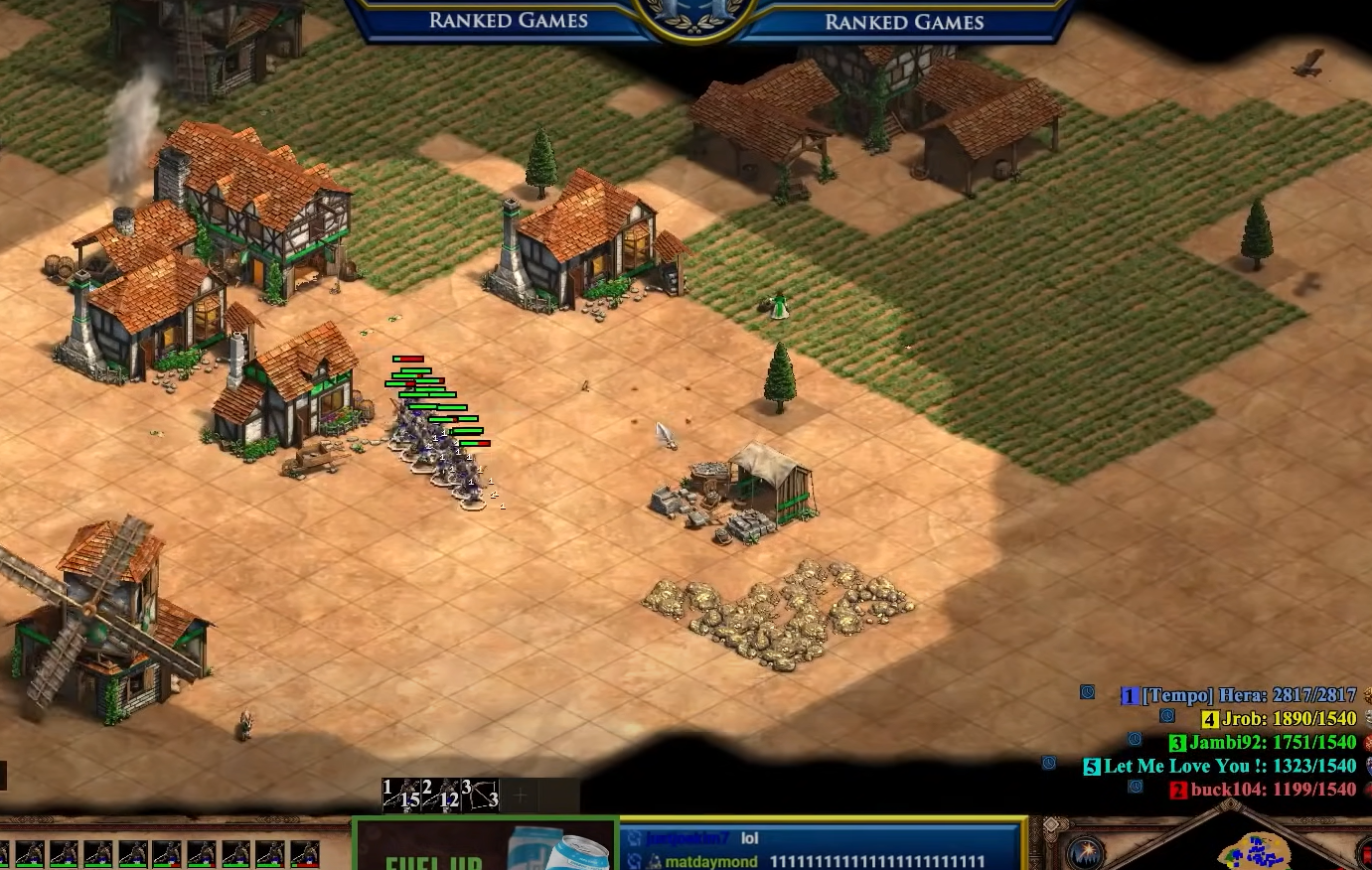Open Hera's civilization emblem beside his score
Screen dimensions: 1372x870
point(1368,696)
